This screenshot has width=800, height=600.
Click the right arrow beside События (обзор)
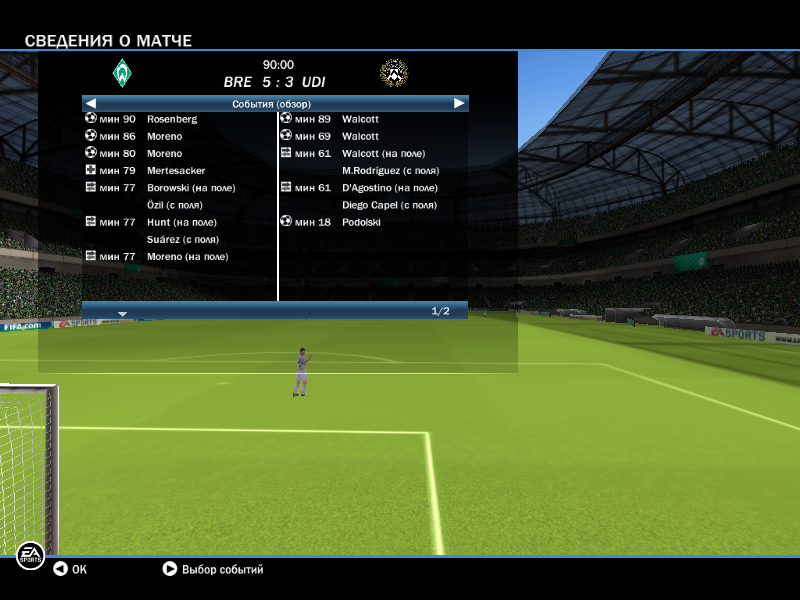point(459,103)
